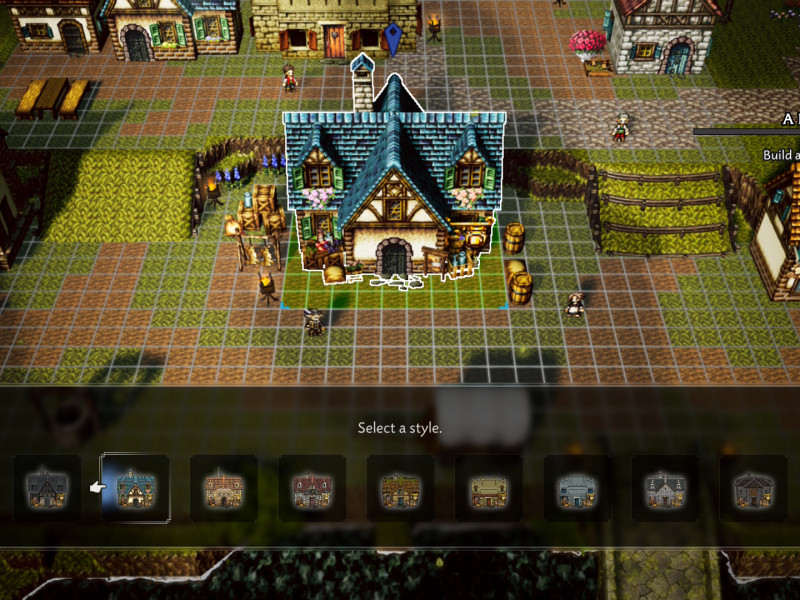This screenshot has height=600, width=800.
Task: Pick the last dark stone house style
Action: (753, 488)
